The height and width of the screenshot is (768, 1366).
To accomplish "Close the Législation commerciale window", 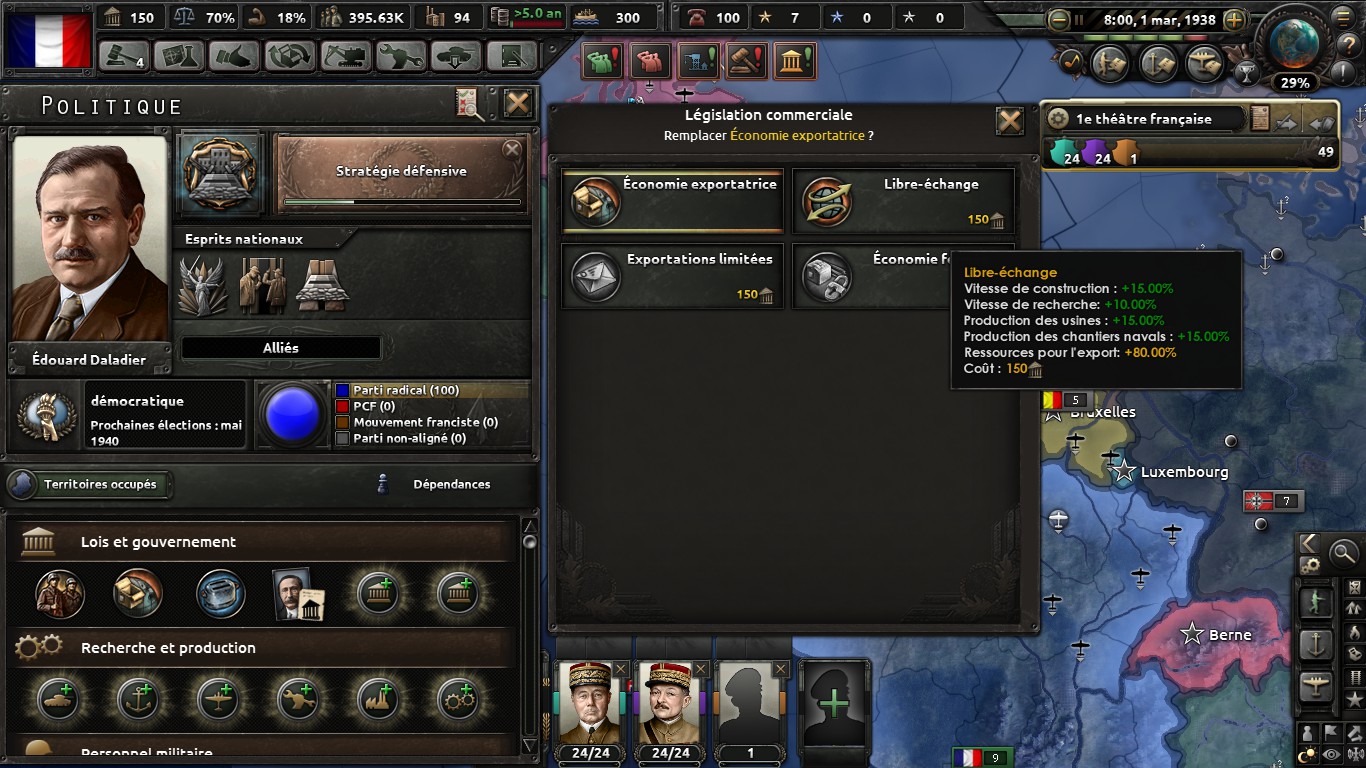I will click(1010, 121).
